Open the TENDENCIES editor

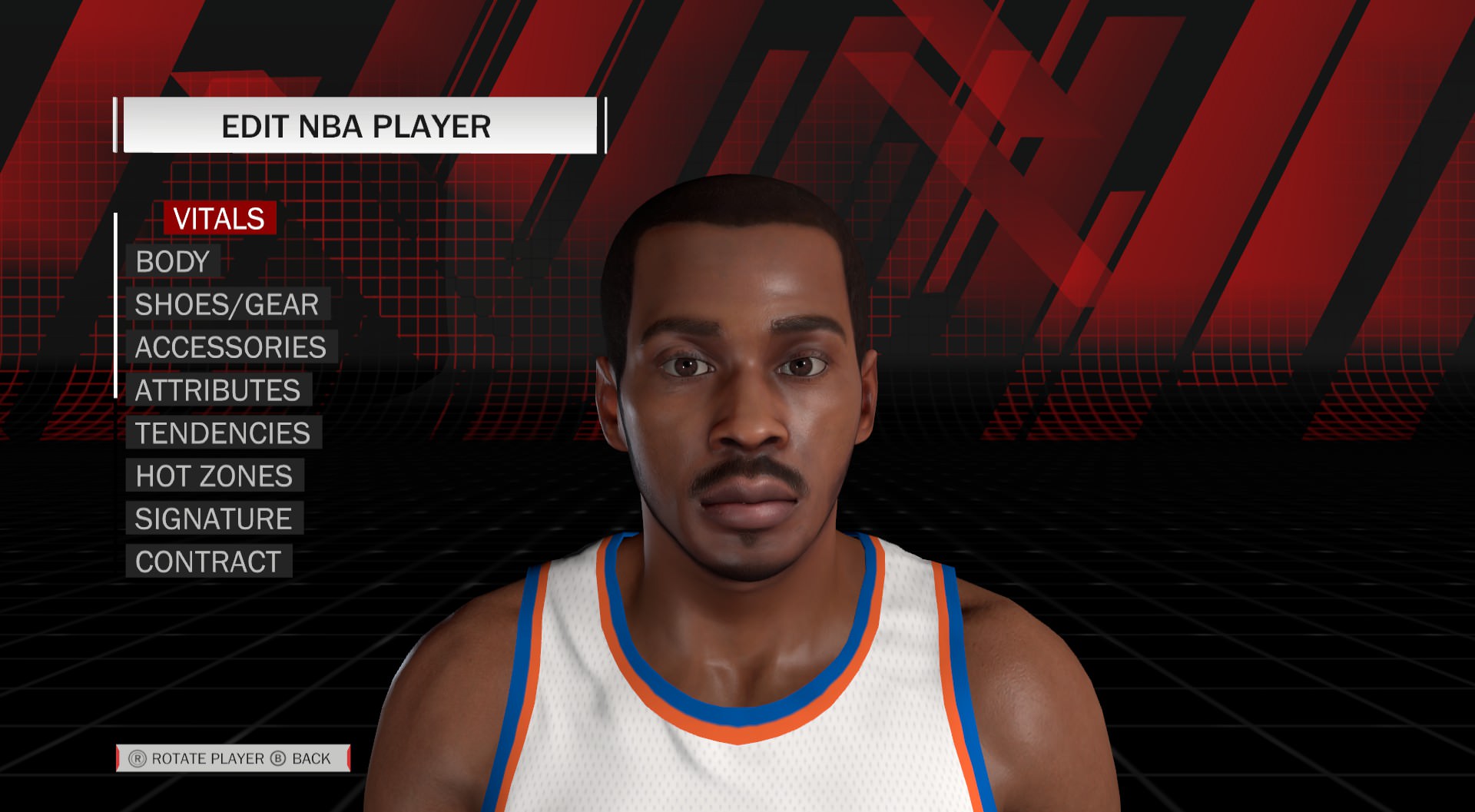(221, 433)
